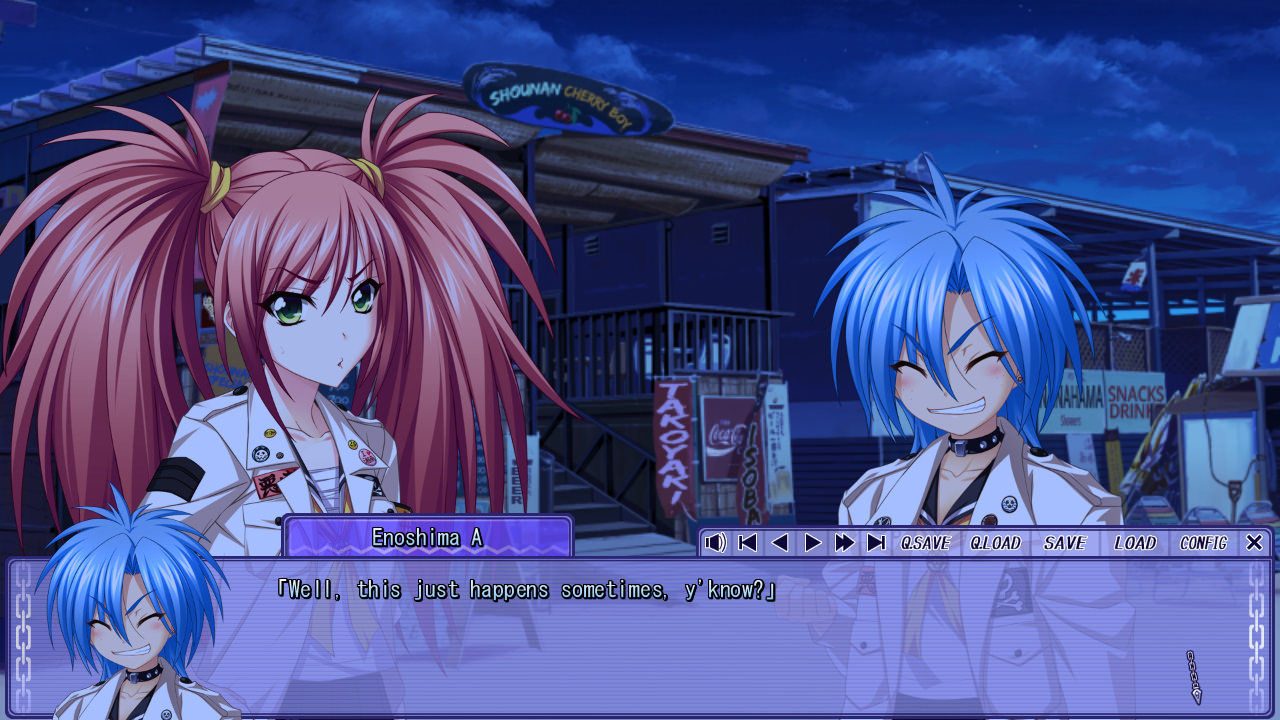Click the speaker voice replay icon
1280x720 pixels.
[715, 543]
